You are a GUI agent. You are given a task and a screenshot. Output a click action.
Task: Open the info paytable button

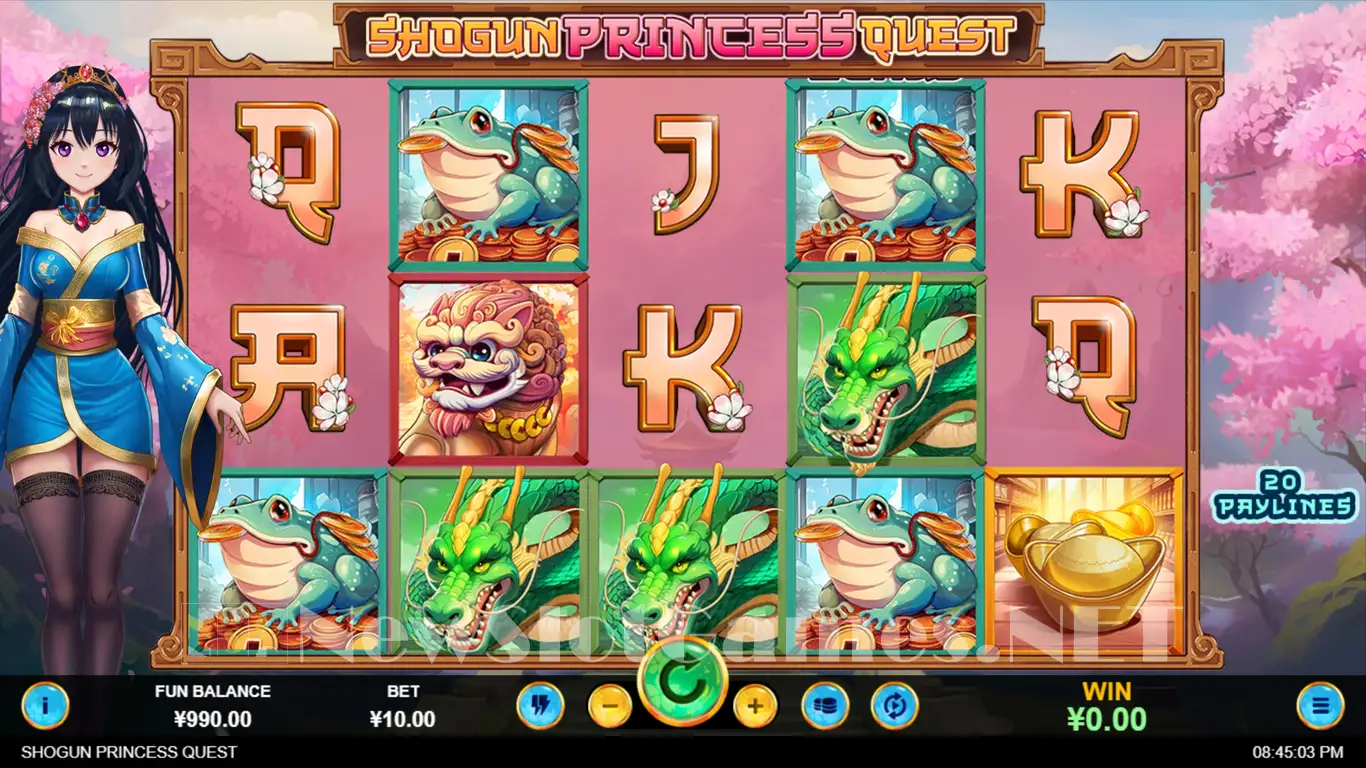[x=45, y=706]
